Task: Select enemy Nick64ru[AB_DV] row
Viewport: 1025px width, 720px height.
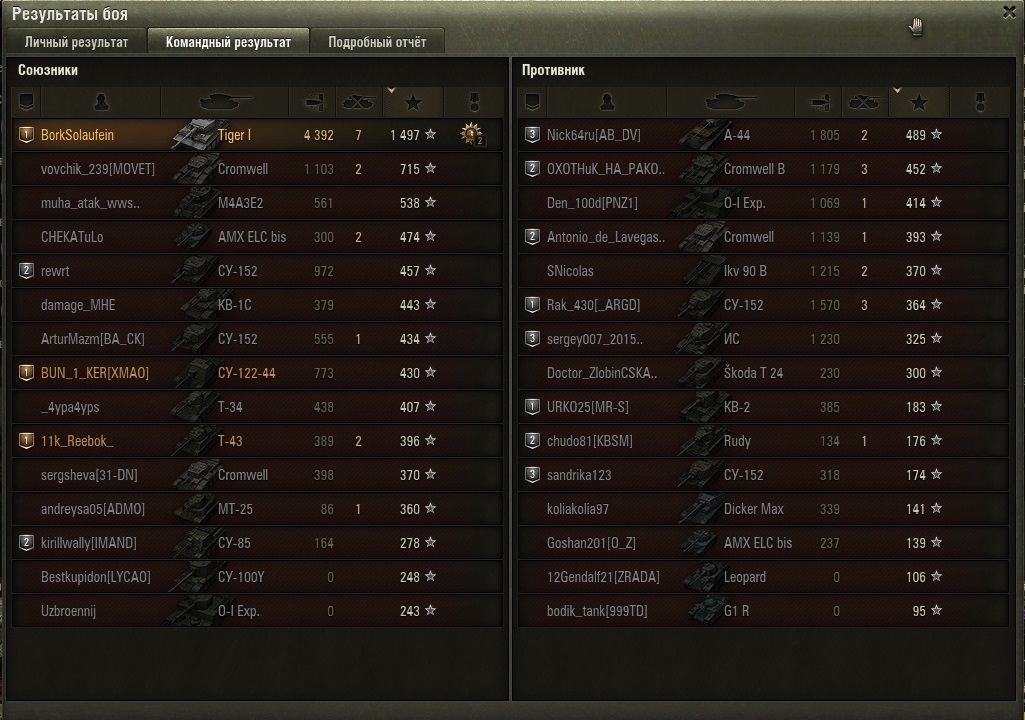Action: coord(763,135)
